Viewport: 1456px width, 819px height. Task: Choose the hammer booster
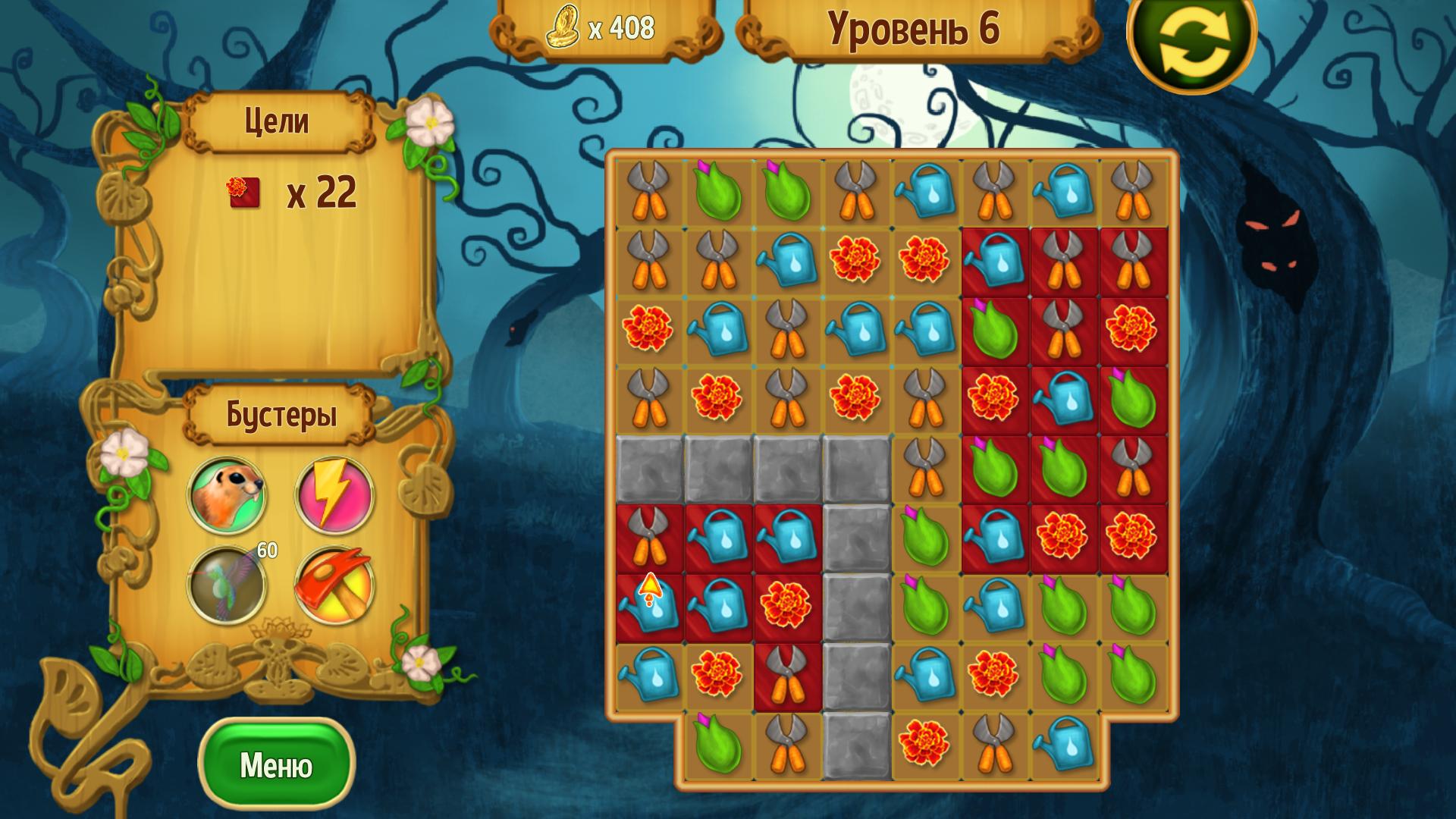click(334, 585)
